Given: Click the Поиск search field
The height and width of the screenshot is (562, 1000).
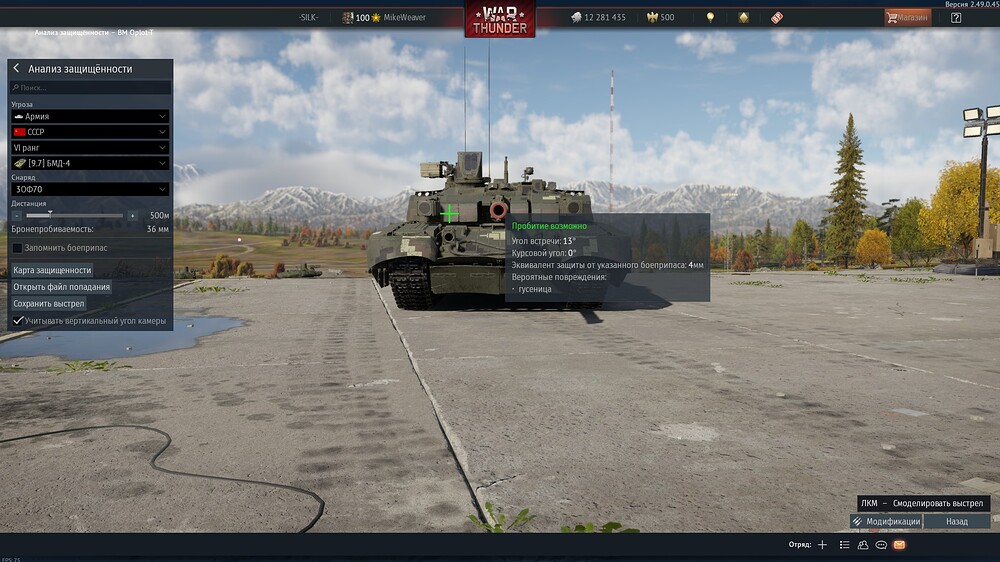Looking at the screenshot, I should (90, 88).
